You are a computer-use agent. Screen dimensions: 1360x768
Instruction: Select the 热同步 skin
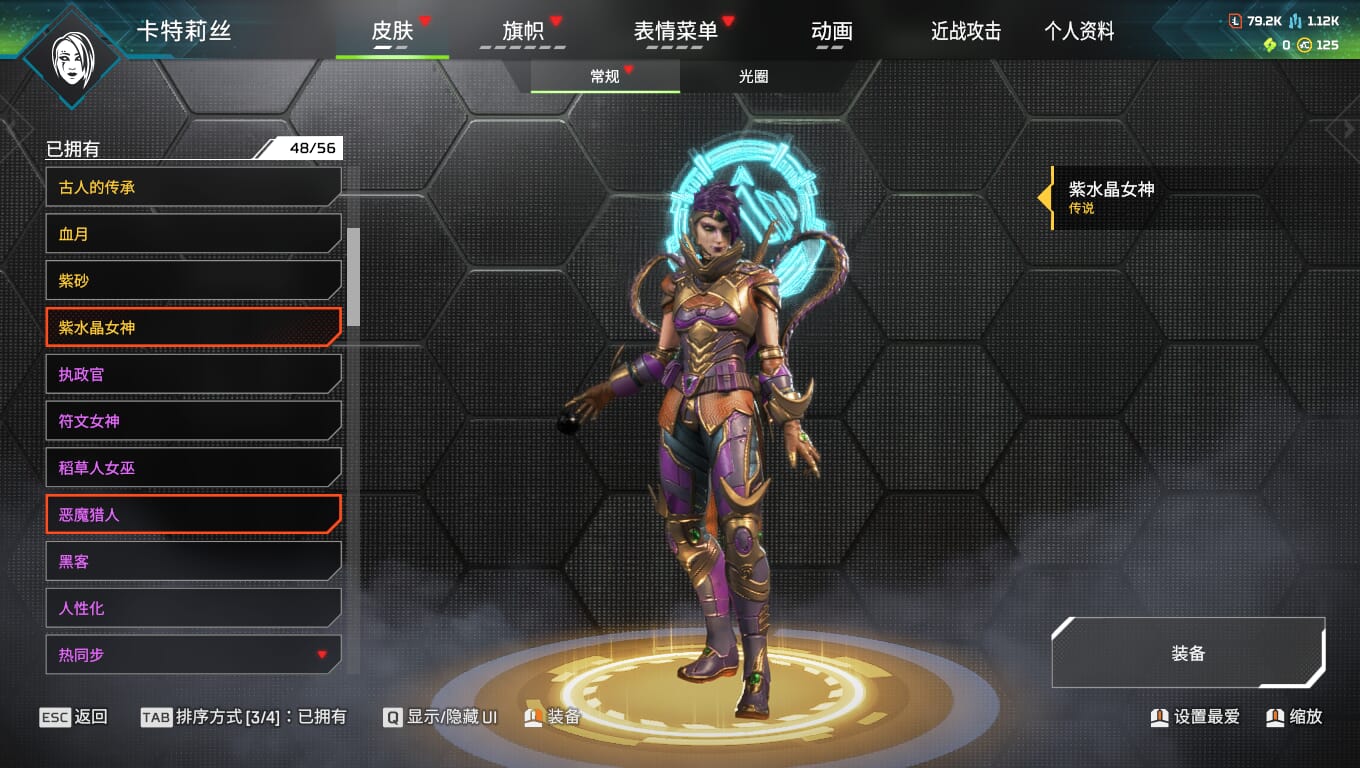point(193,655)
